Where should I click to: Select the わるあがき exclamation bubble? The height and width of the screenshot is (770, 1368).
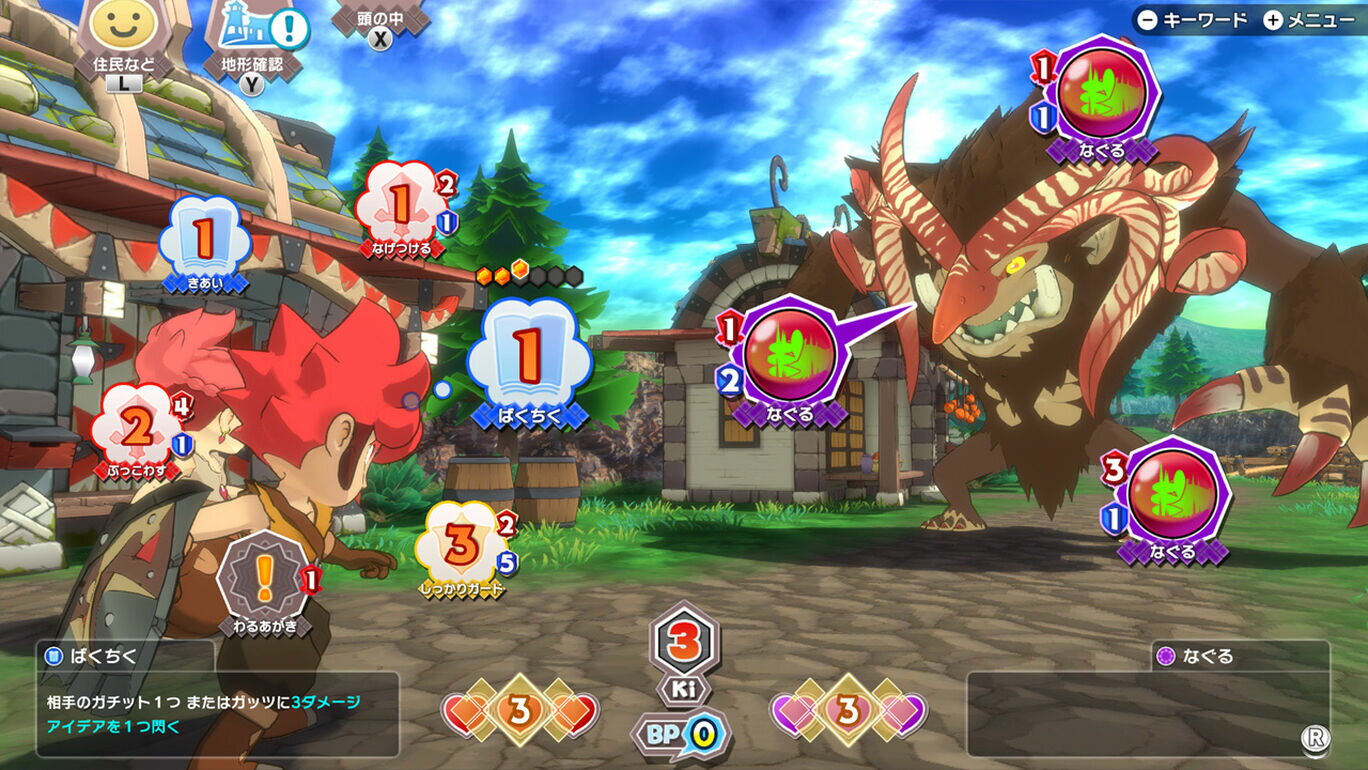pyautogui.click(x=264, y=580)
